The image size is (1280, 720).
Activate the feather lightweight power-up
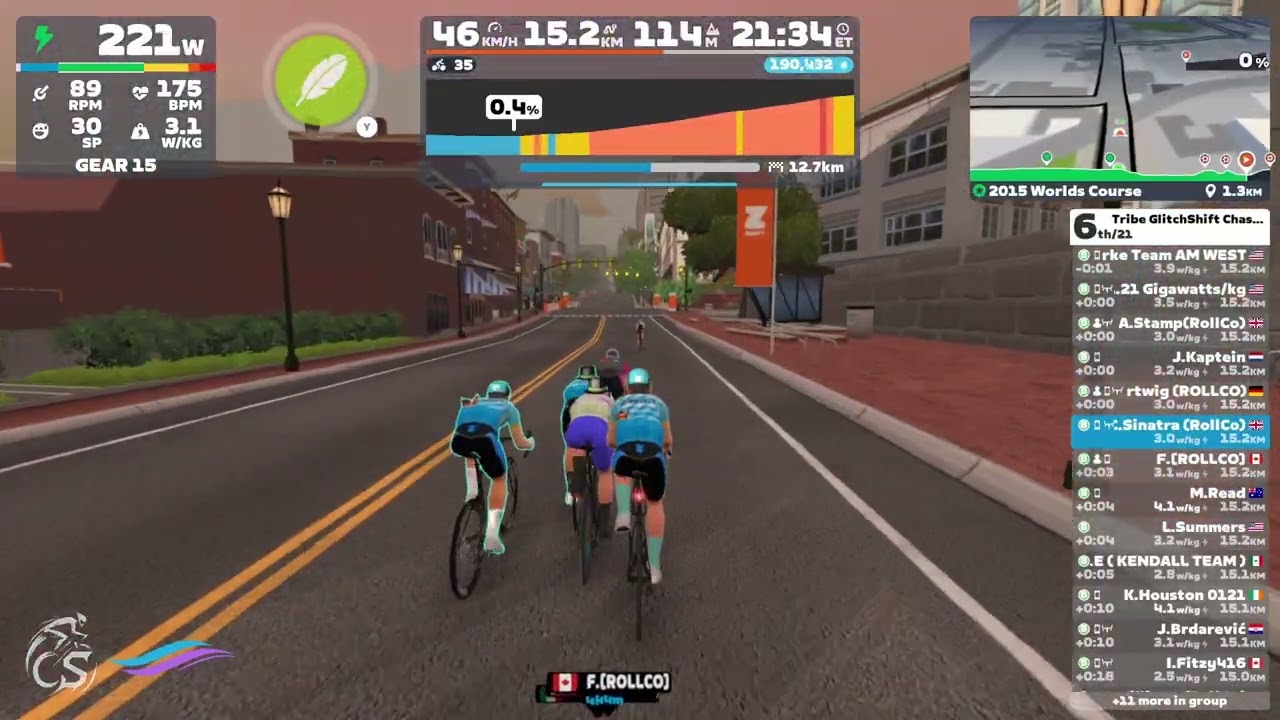pos(320,80)
